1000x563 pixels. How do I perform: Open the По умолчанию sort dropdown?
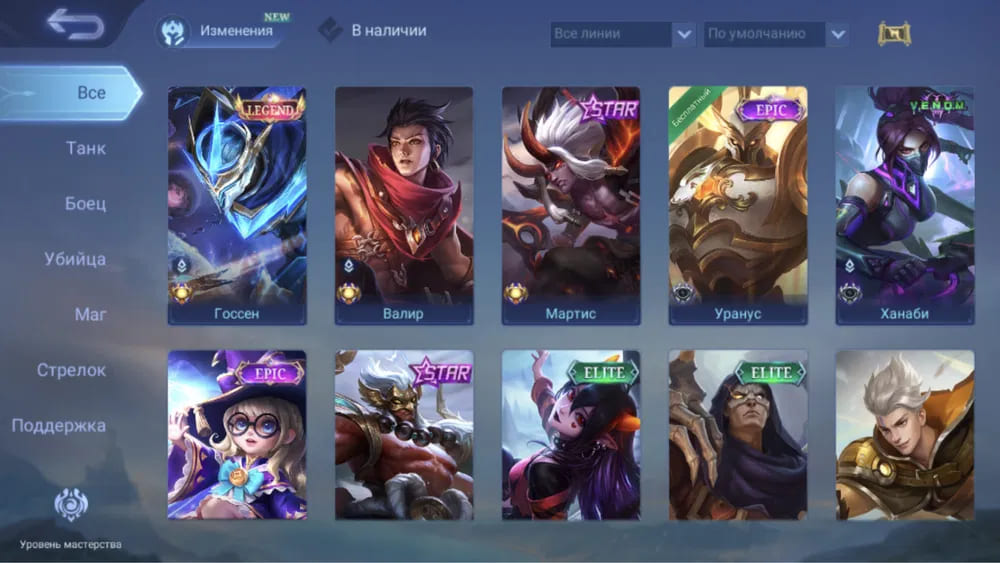point(776,34)
